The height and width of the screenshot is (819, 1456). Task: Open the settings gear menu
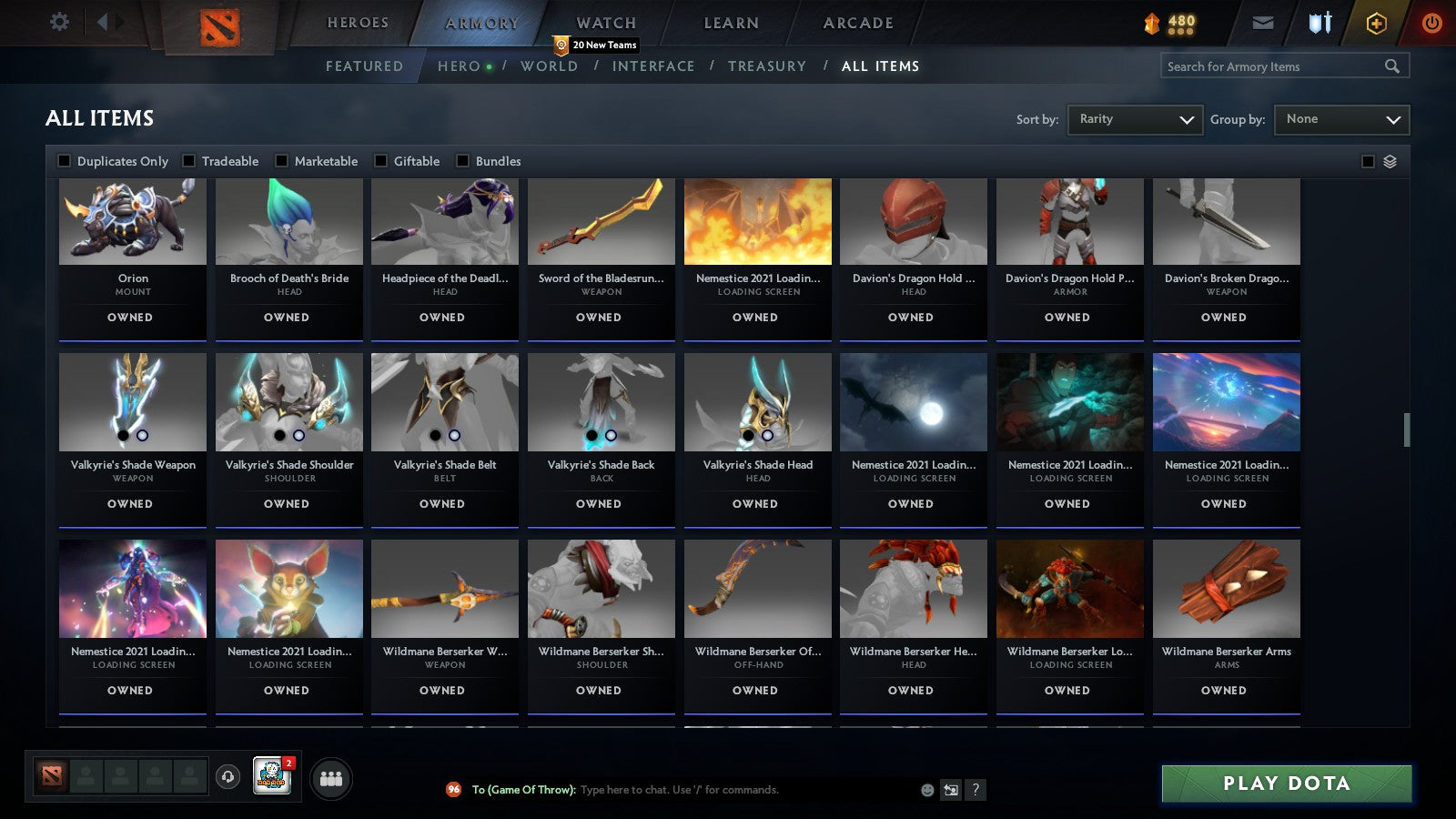(x=59, y=22)
